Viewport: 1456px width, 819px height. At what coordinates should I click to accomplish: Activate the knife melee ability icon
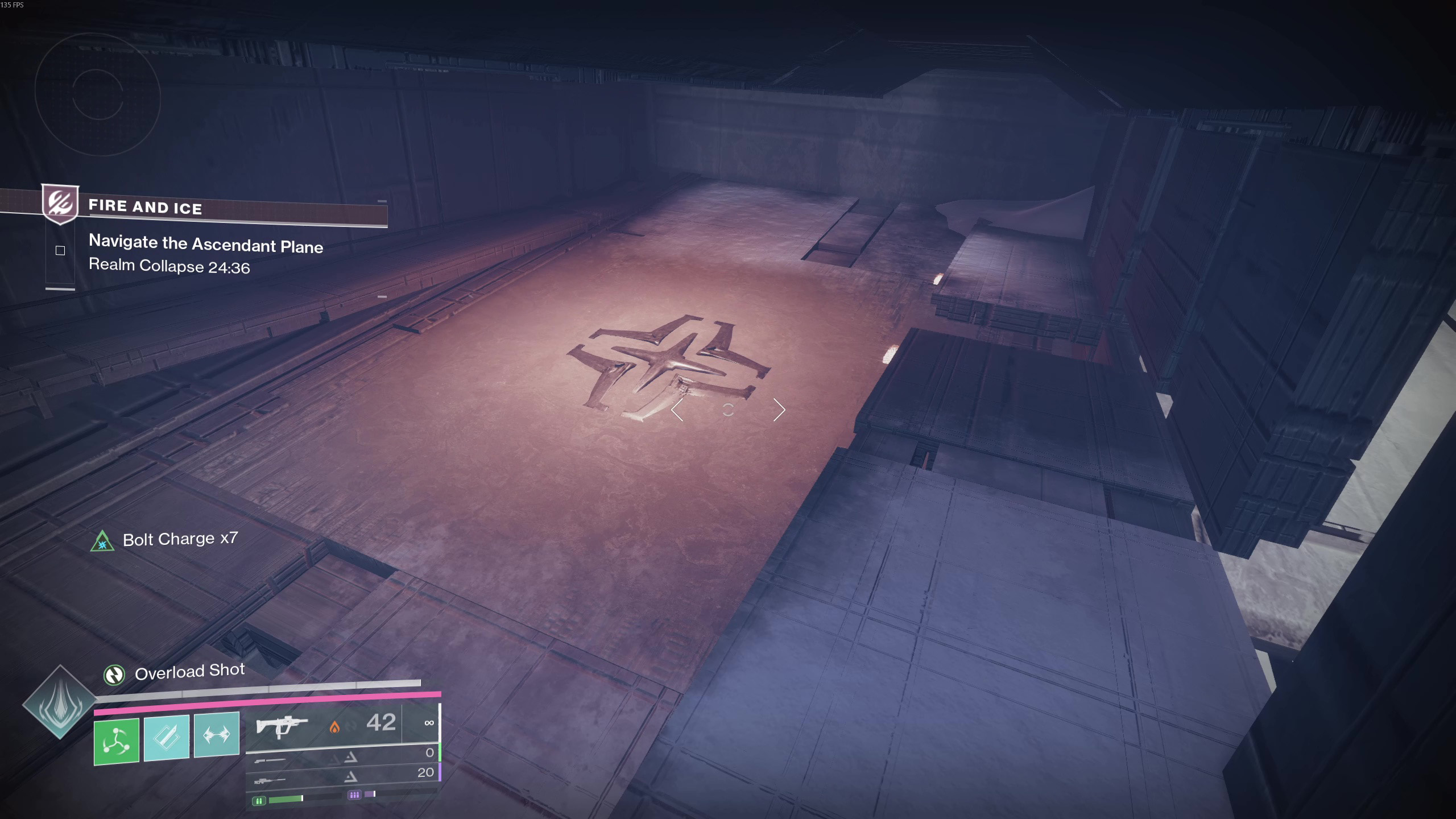click(167, 737)
